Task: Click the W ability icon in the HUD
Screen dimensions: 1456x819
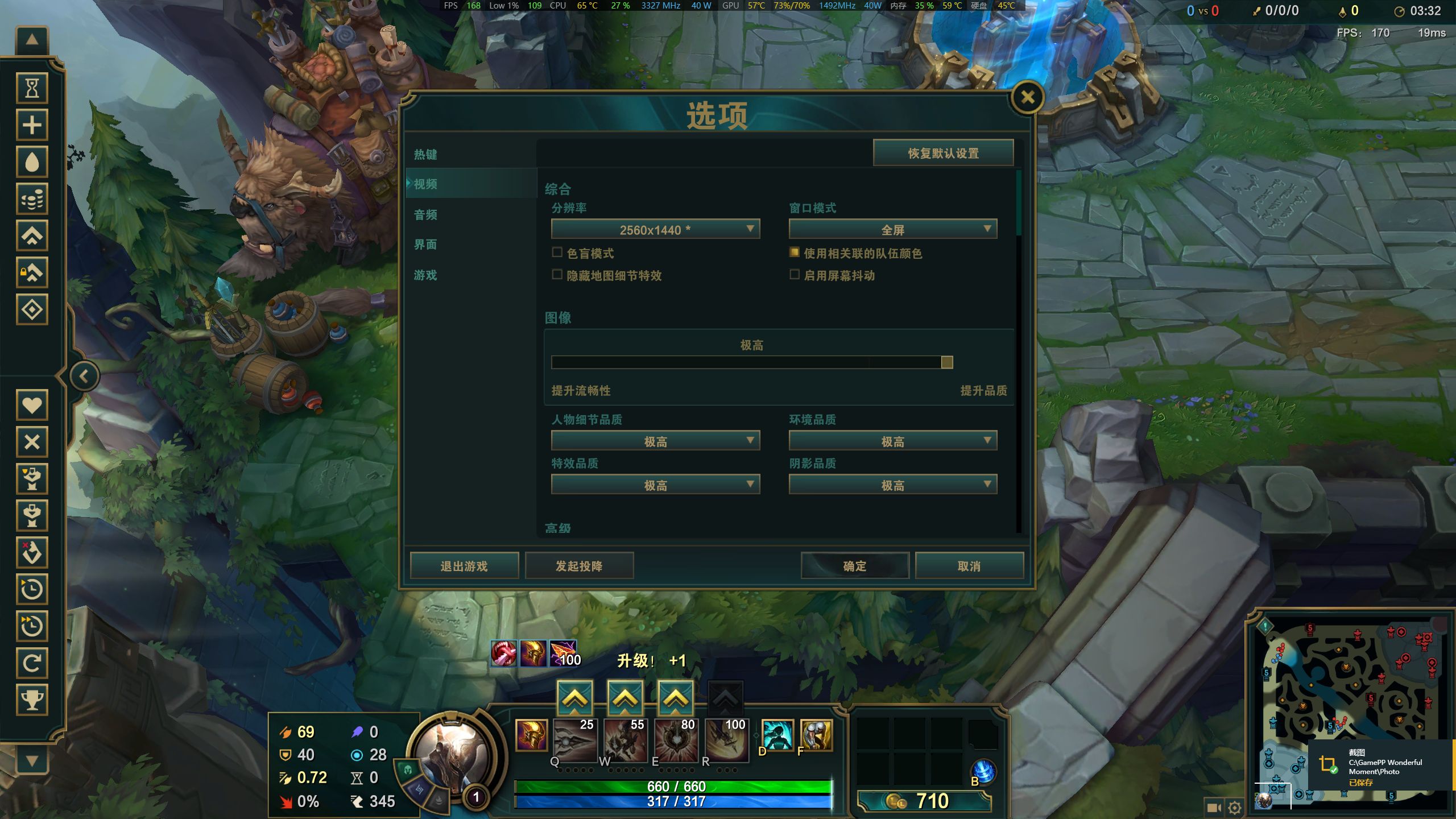Action: (x=626, y=739)
